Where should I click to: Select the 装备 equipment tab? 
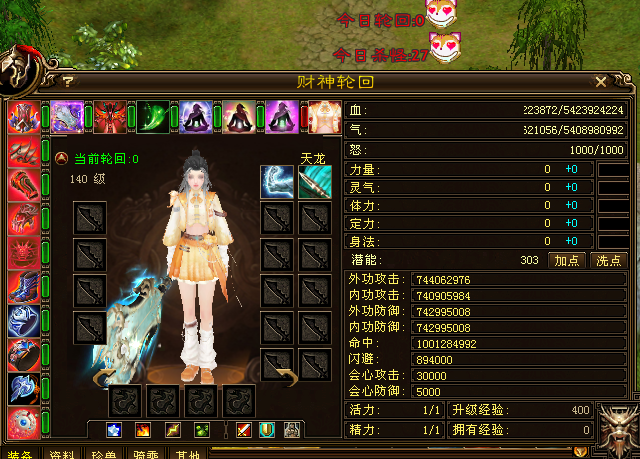pos(20,454)
